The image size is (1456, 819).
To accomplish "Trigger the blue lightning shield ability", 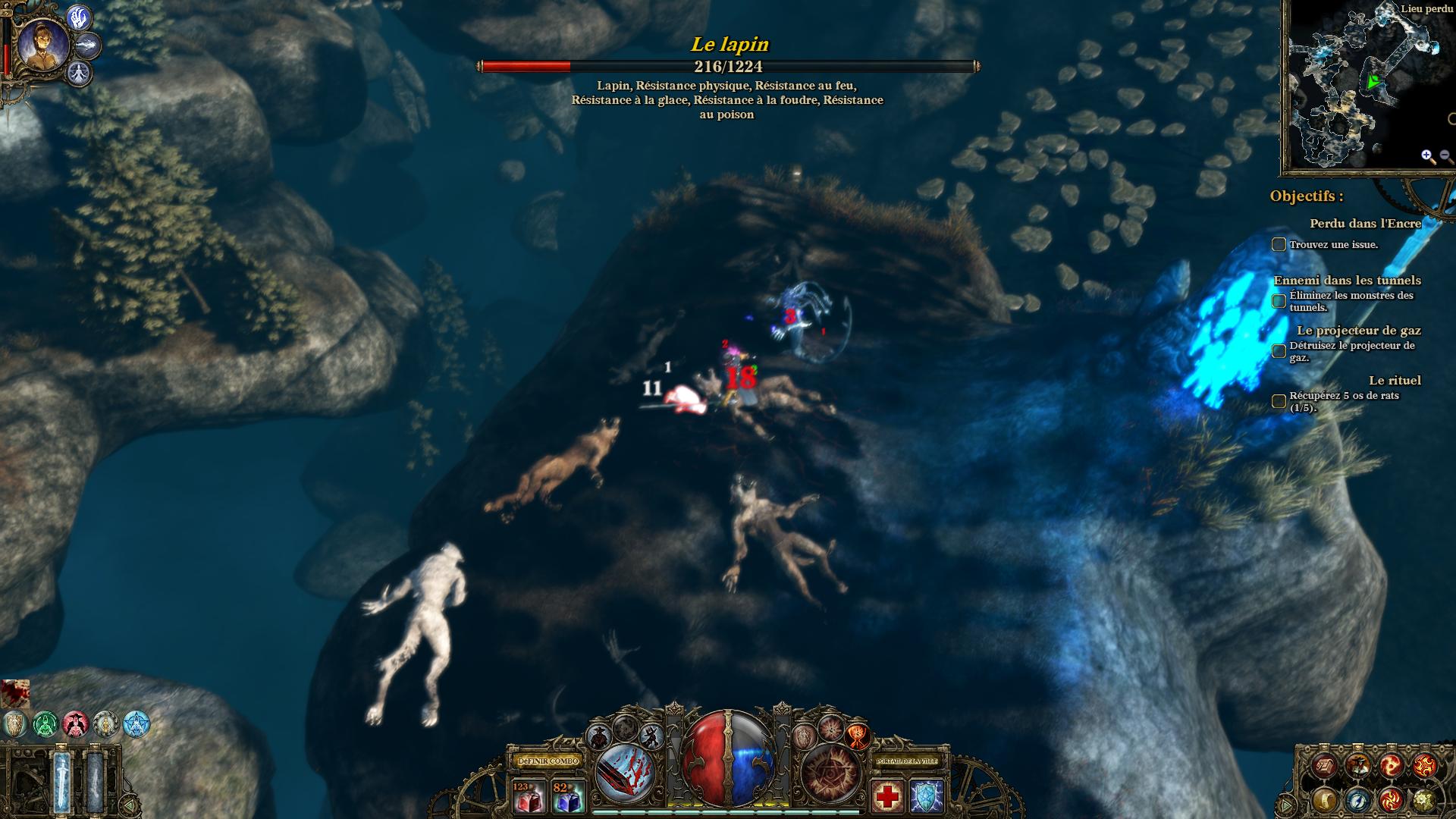I will pyautogui.click(x=927, y=797).
